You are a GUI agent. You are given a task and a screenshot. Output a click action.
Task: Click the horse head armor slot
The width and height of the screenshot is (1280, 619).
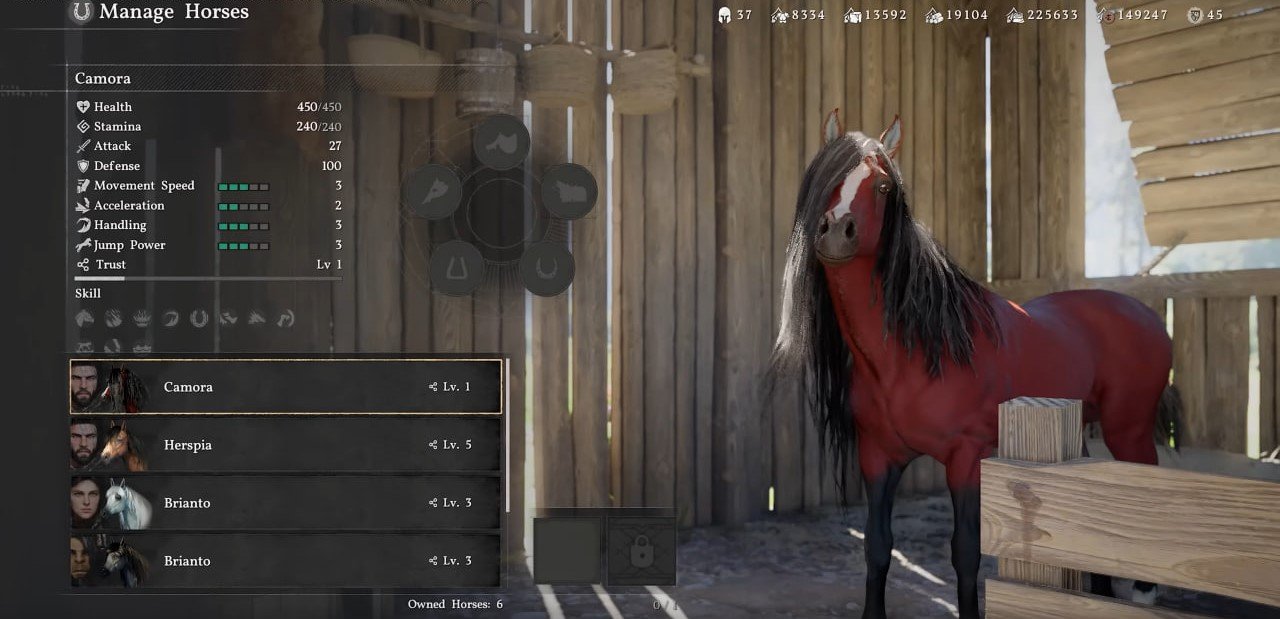(x=434, y=191)
